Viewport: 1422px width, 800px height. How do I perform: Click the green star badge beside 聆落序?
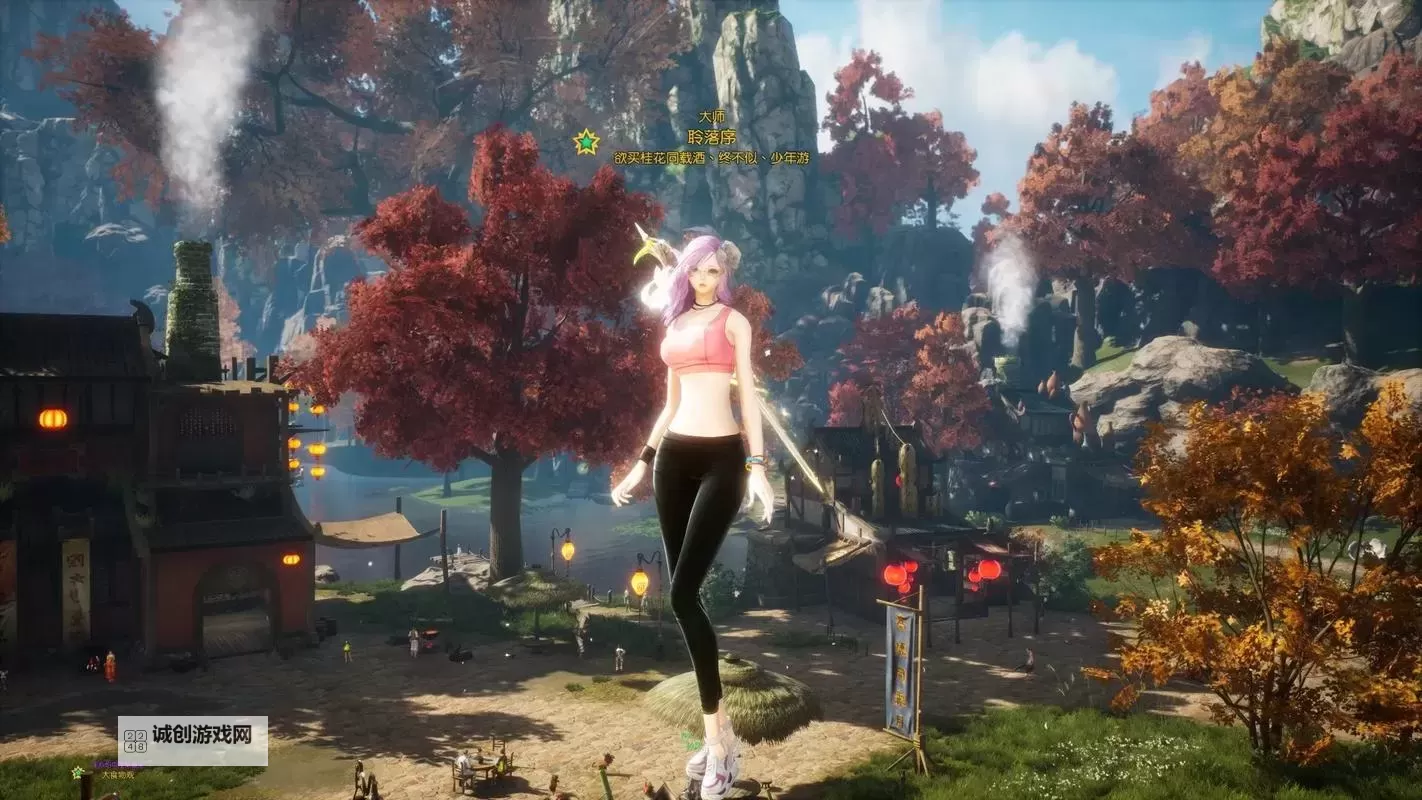pos(586,142)
